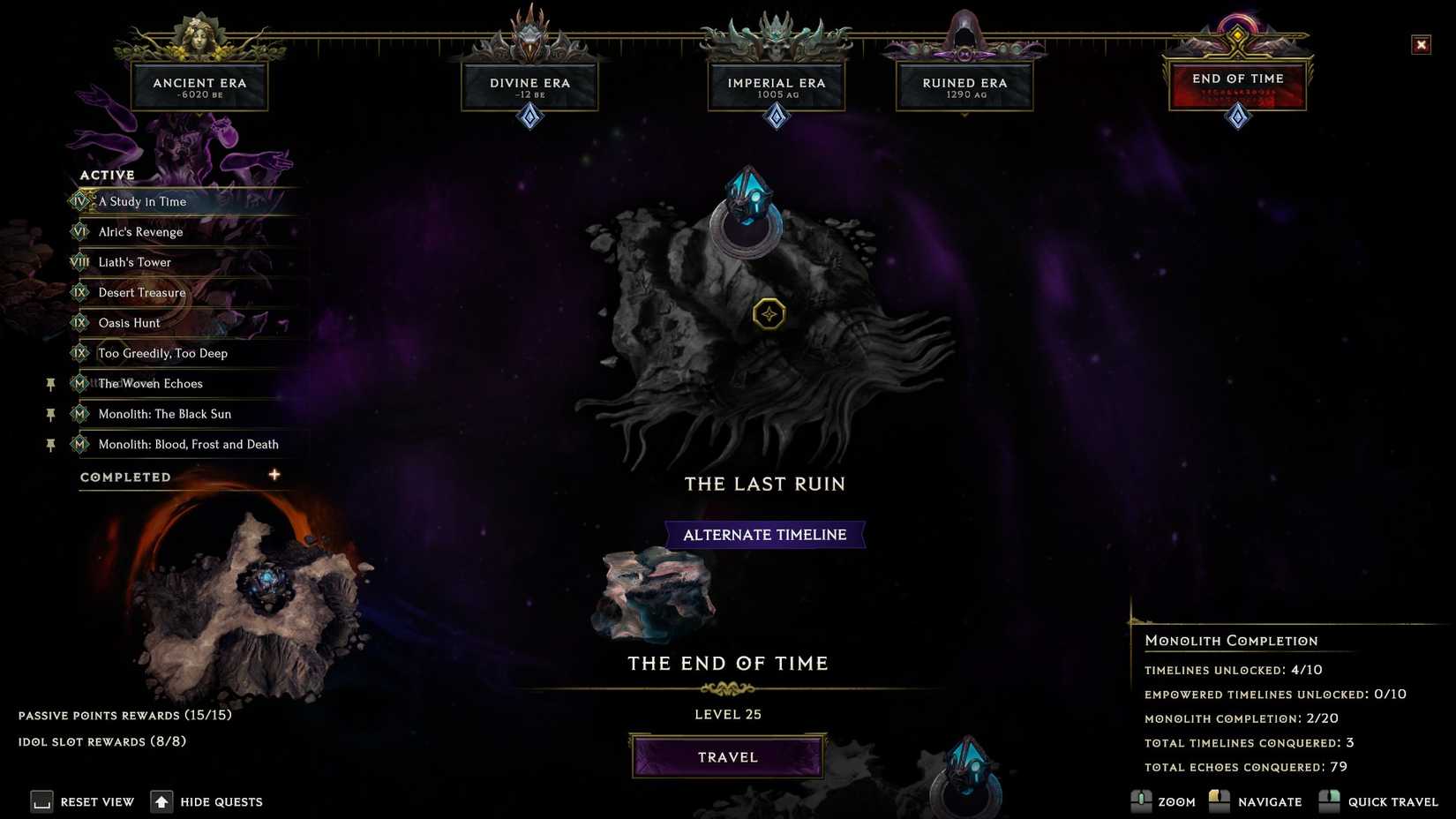1456x819 pixels.
Task: Activate the Quick Travel icon
Action: 1331,801
